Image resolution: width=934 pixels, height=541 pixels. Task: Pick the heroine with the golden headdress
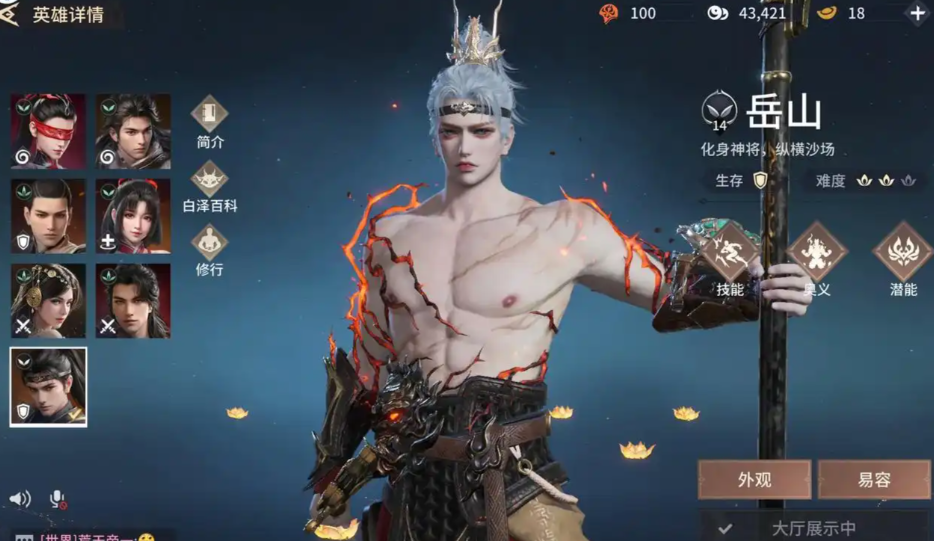point(48,300)
